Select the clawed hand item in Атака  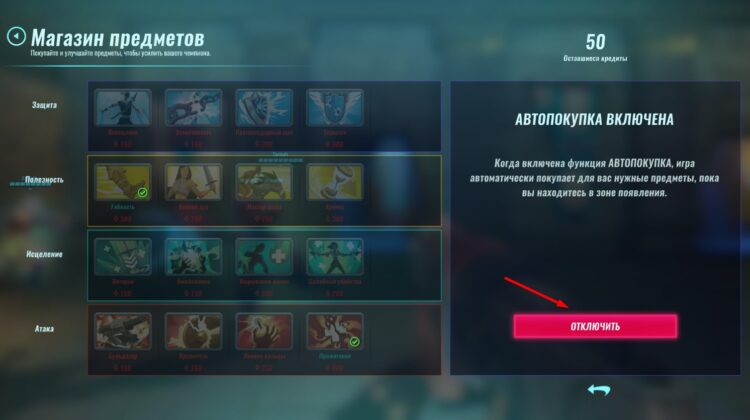coord(264,332)
